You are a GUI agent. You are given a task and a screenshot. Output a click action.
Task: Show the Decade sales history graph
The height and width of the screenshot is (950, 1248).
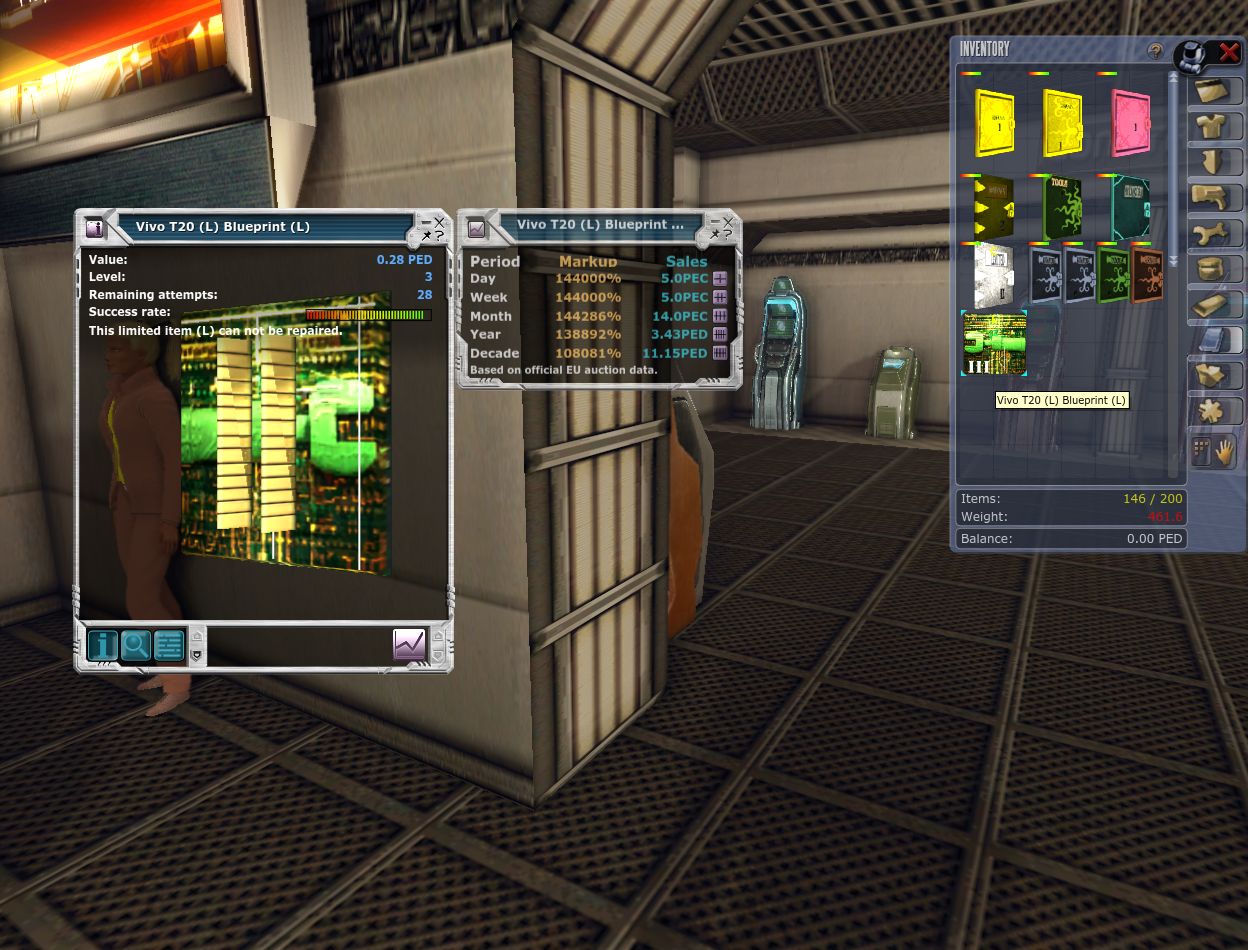(x=720, y=353)
